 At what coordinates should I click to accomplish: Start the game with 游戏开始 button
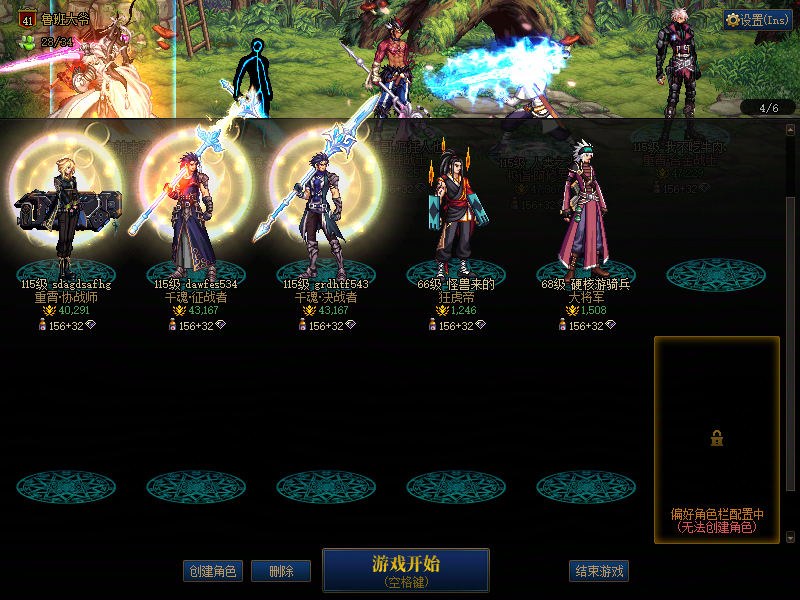coord(405,569)
